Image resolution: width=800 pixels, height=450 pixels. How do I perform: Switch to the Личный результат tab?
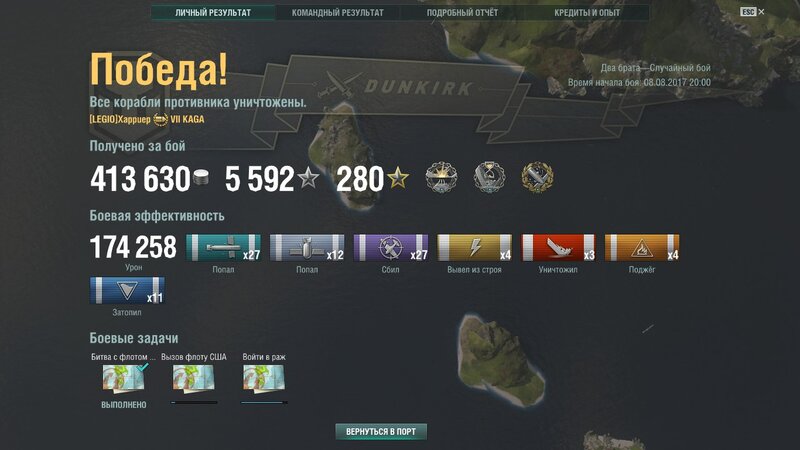pos(213,13)
